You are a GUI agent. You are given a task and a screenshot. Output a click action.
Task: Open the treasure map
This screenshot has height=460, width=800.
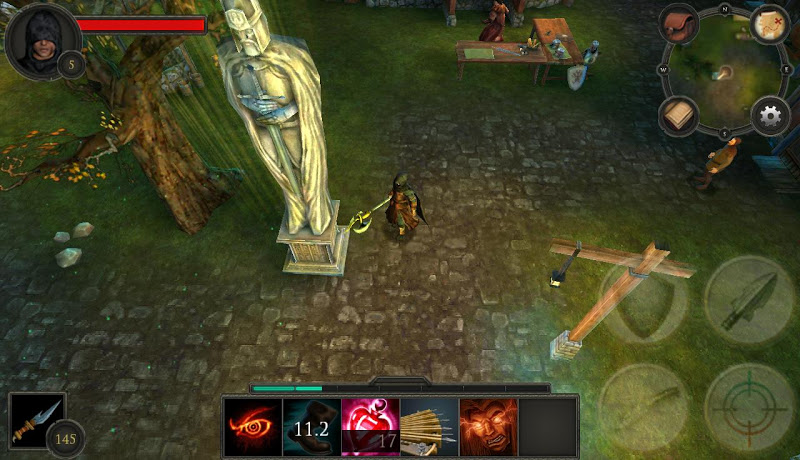tap(770, 23)
